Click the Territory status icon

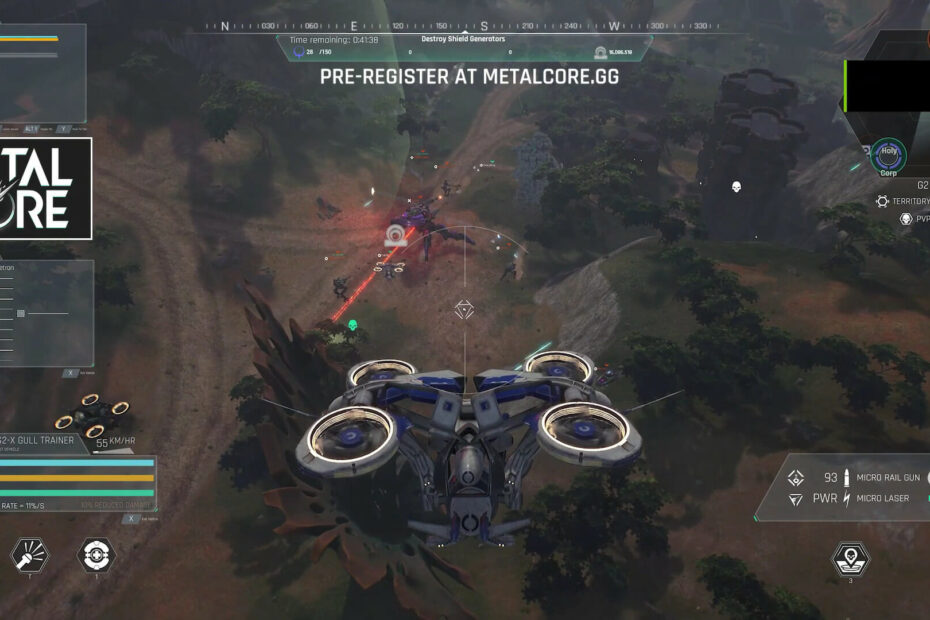883,201
